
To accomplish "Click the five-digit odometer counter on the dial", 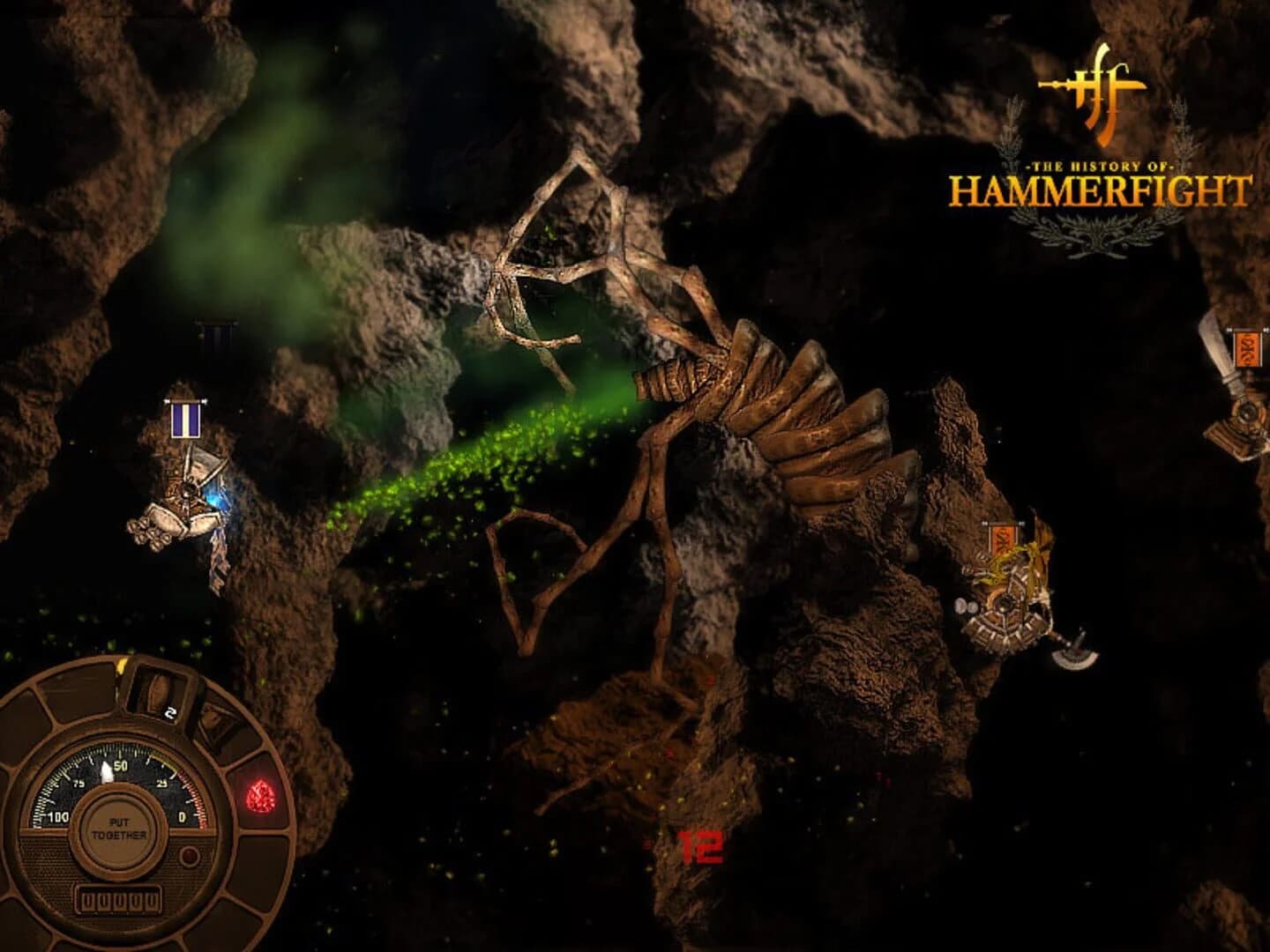I will pyautogui.click(x=119, y=900).
